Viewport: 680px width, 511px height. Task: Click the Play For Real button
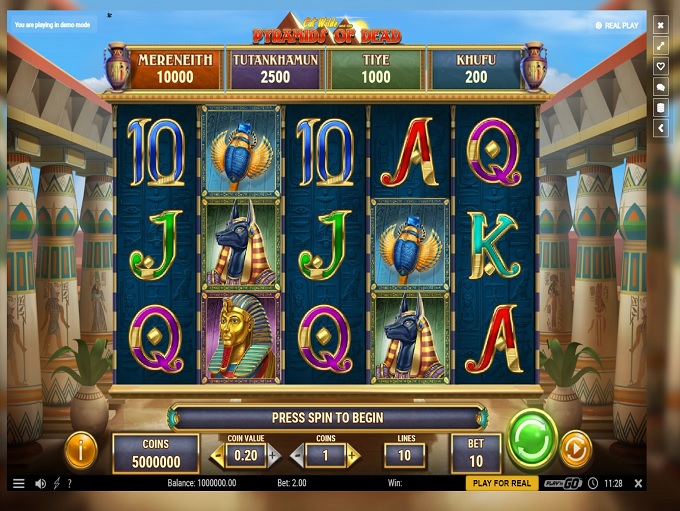(x=501, y=483)
